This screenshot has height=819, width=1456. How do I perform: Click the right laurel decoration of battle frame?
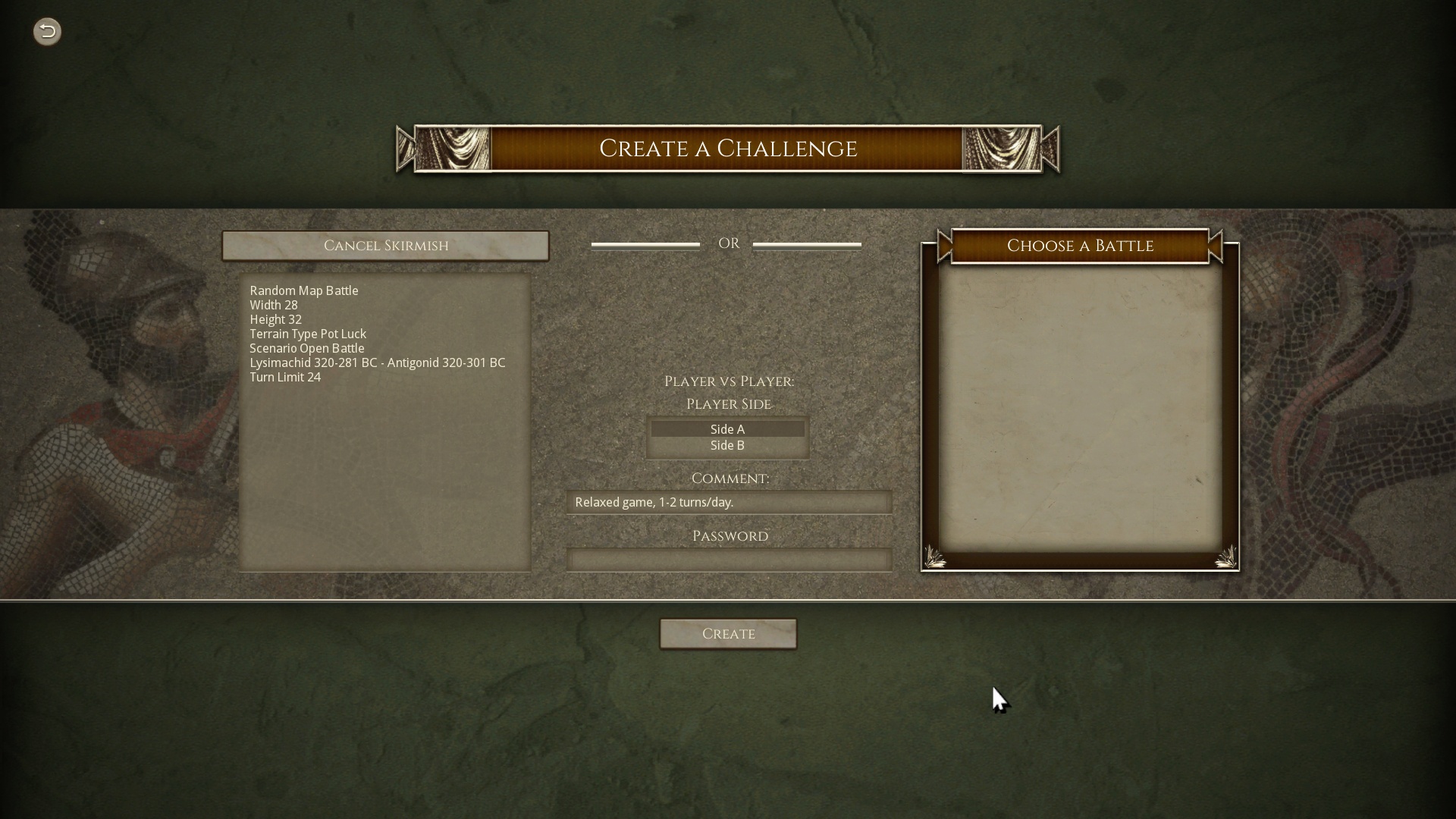click(1227, 557)
